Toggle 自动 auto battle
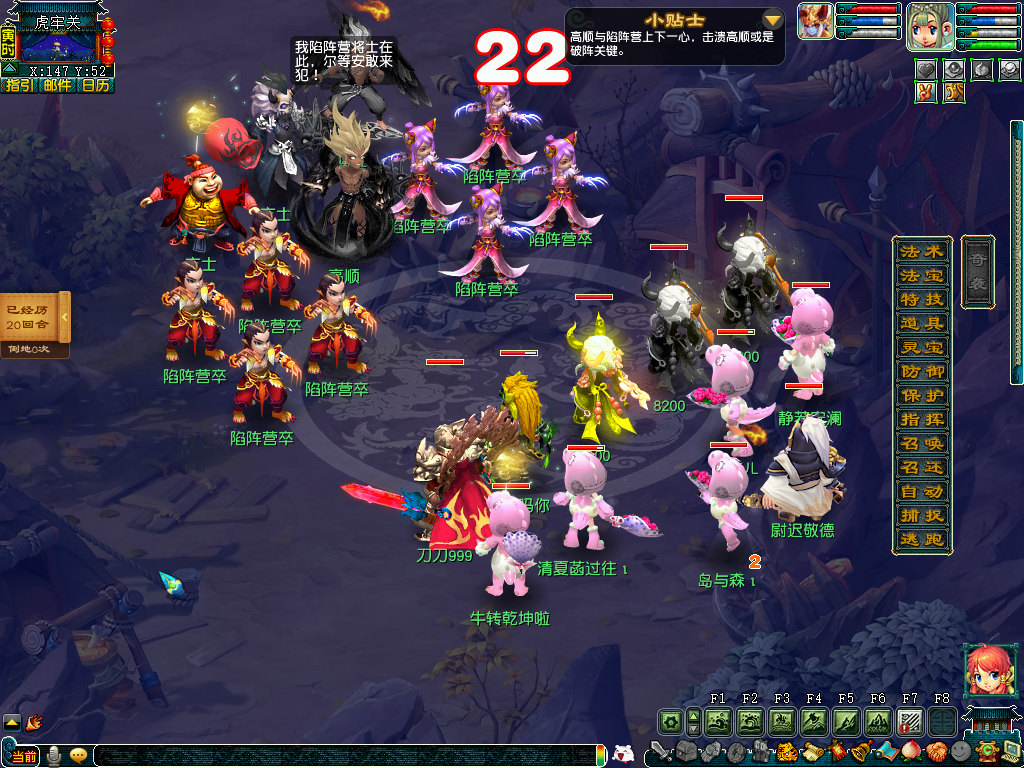 pos(908,491)
